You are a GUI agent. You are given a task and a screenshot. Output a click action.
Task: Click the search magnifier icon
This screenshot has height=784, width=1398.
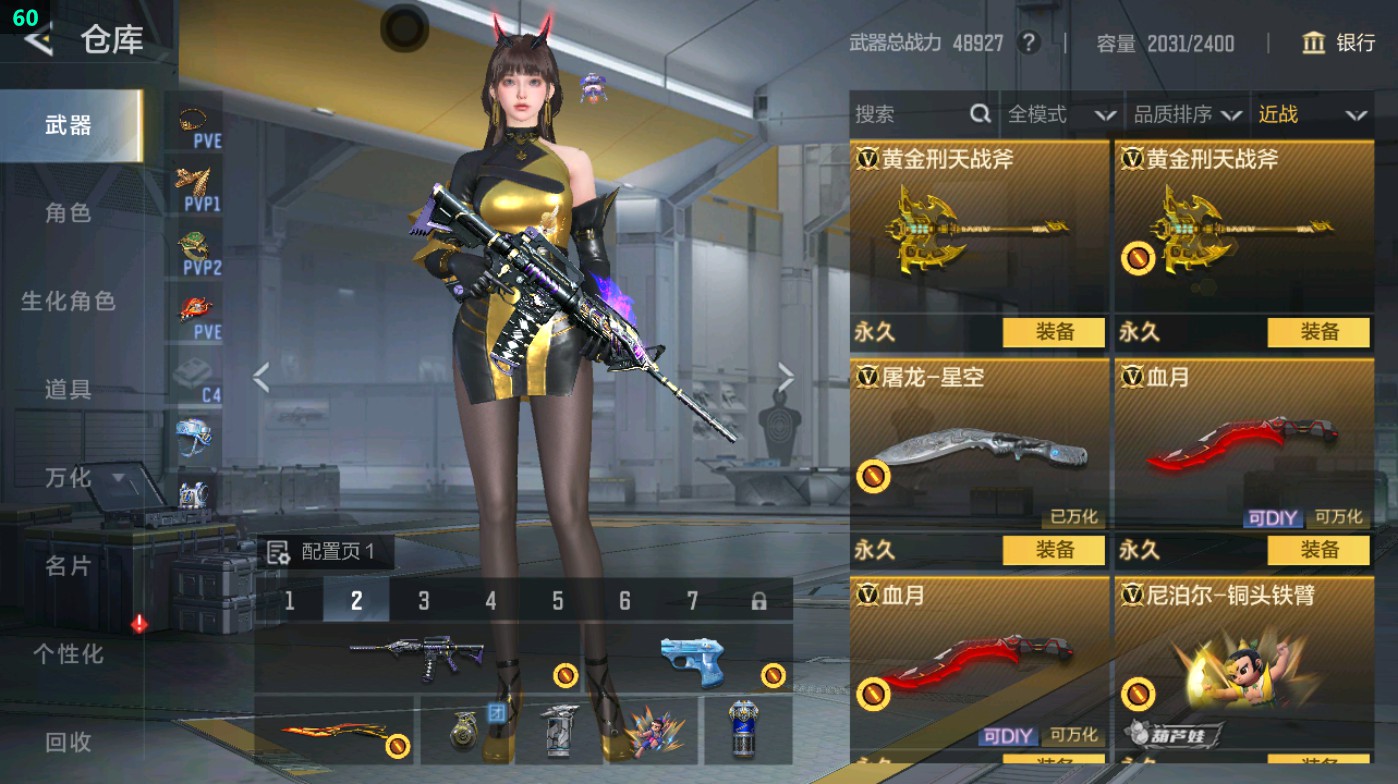point(978,114)
